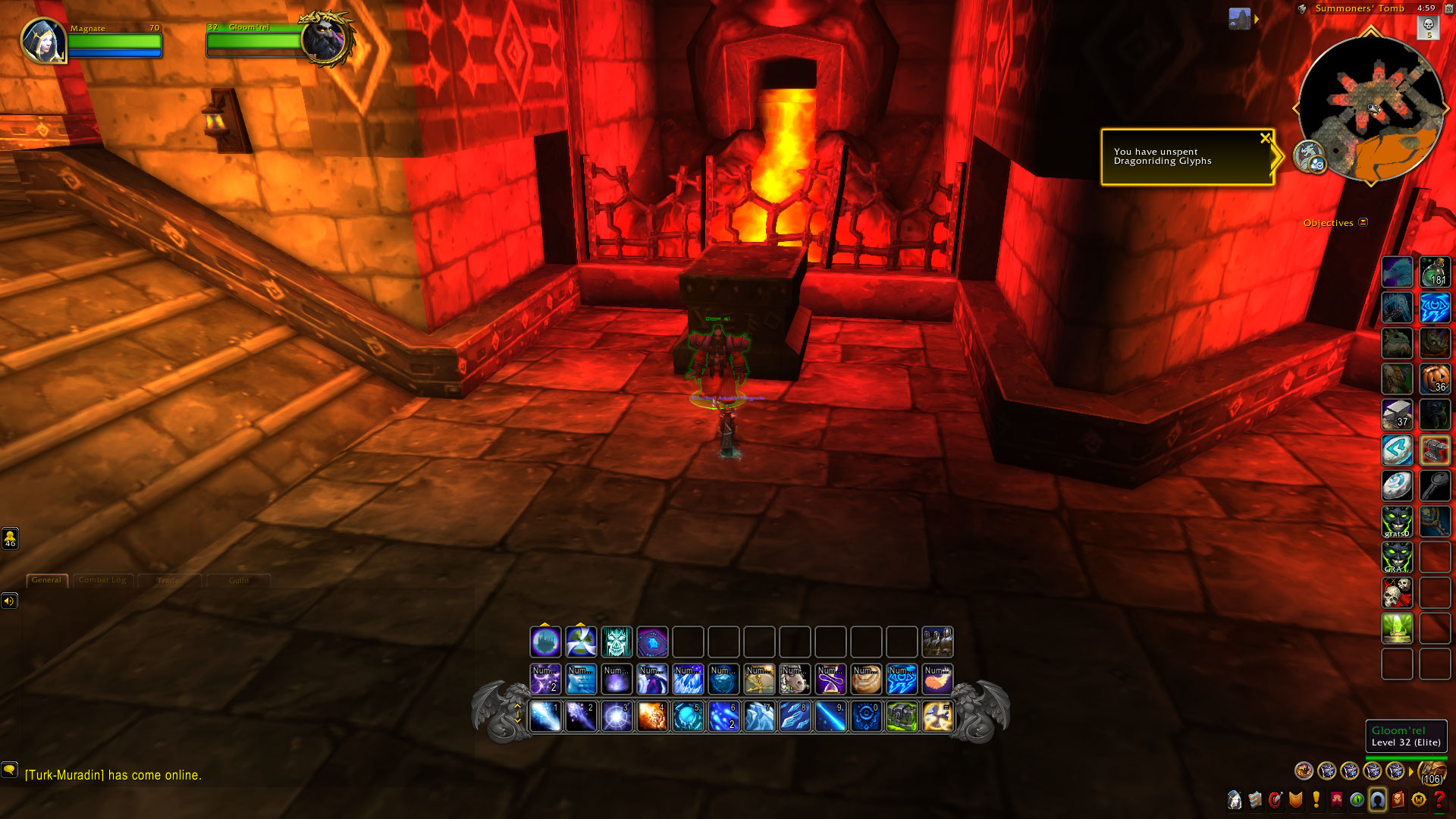Use the cinnamon roll conjured food
1456x819 pixels.
click(x=866, y=679)
